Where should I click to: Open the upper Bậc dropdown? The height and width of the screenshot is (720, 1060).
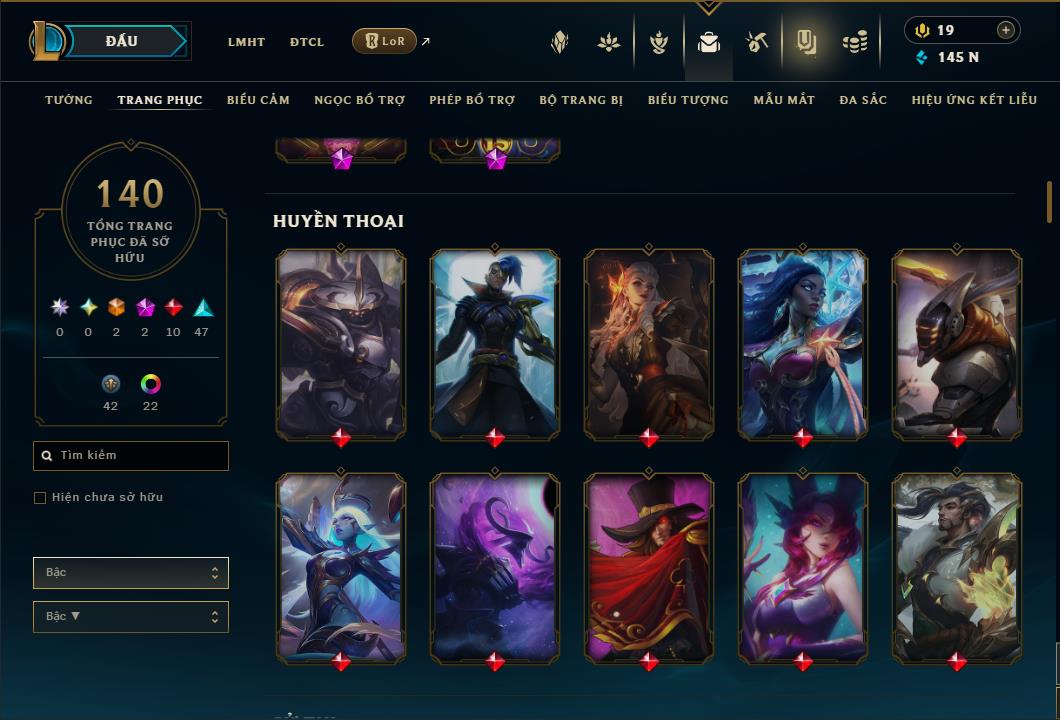[131, 573]
